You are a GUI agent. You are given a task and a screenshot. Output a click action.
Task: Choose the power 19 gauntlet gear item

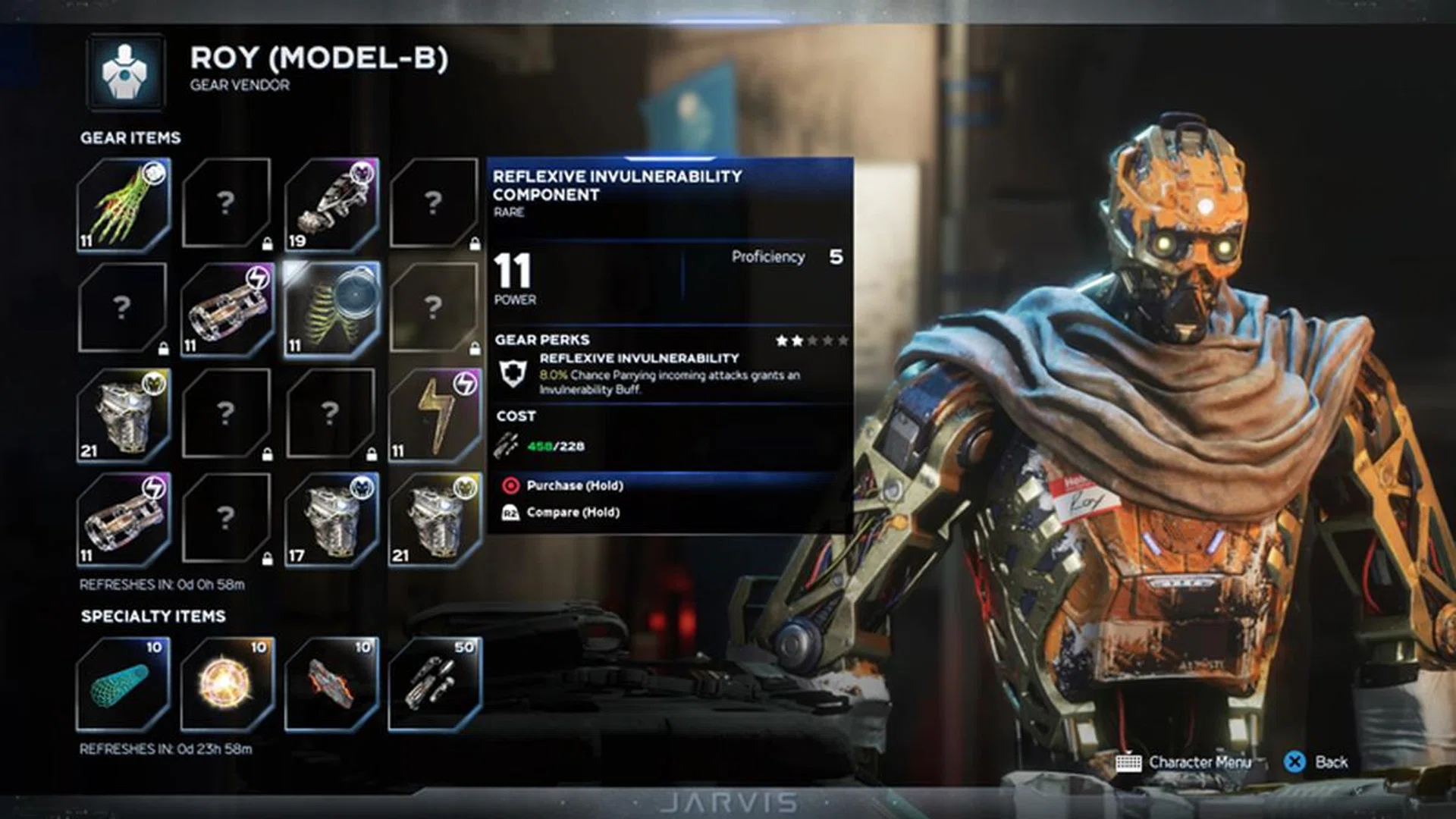pos(331,205)
